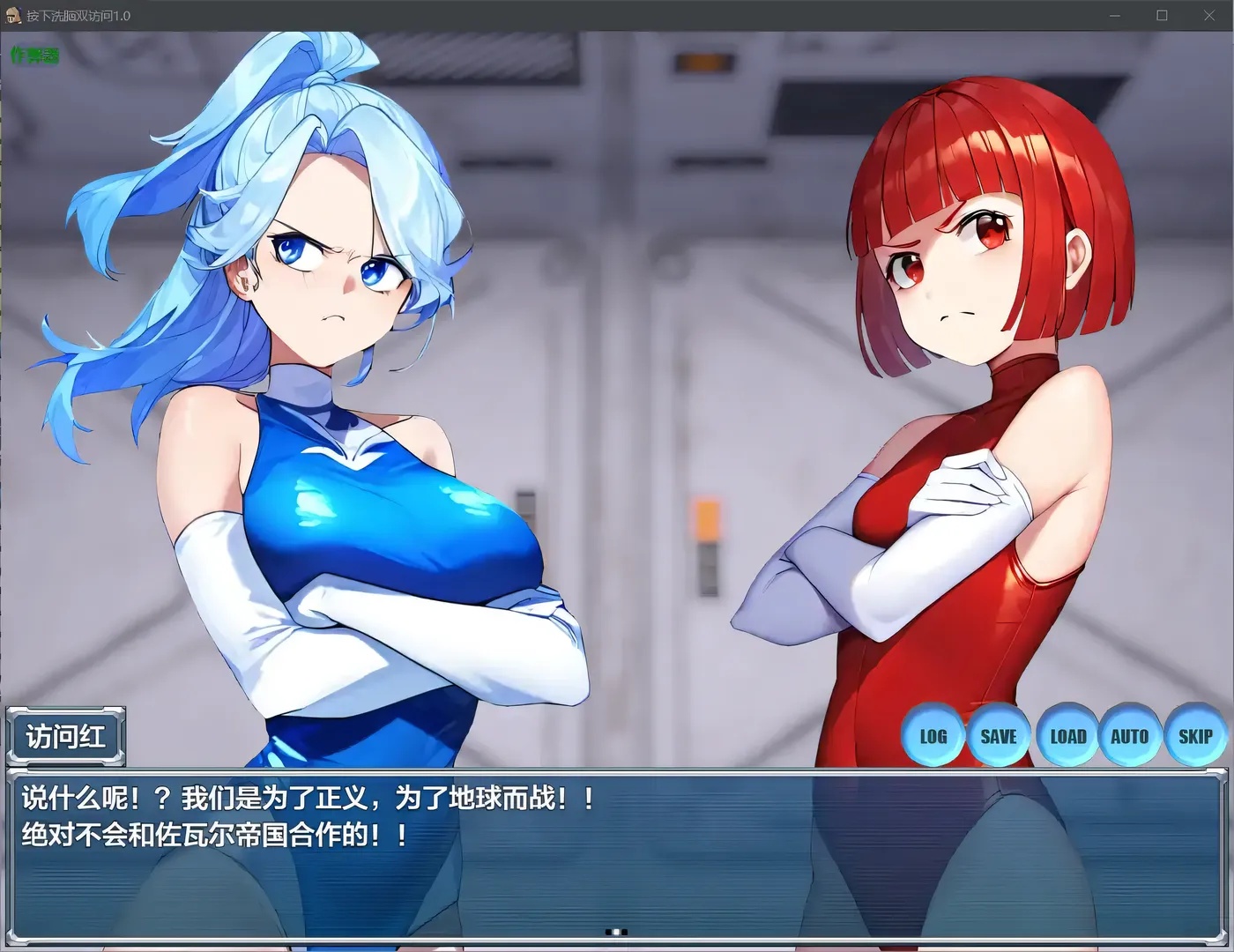Click the right black page dot indicator

click(624, 932)
